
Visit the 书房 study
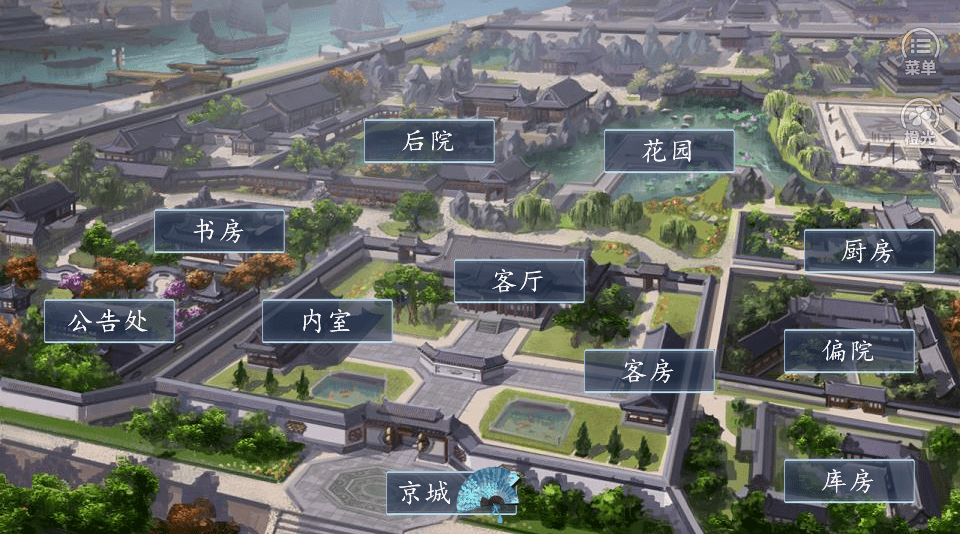click(x=219, y=231)
